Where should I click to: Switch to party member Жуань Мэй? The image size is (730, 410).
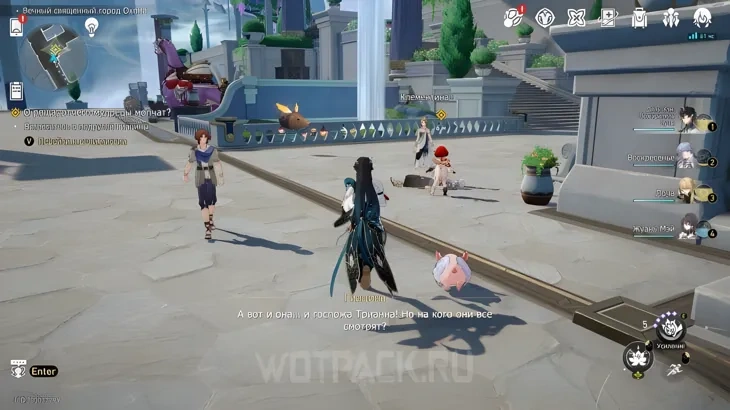coord(689,226)
